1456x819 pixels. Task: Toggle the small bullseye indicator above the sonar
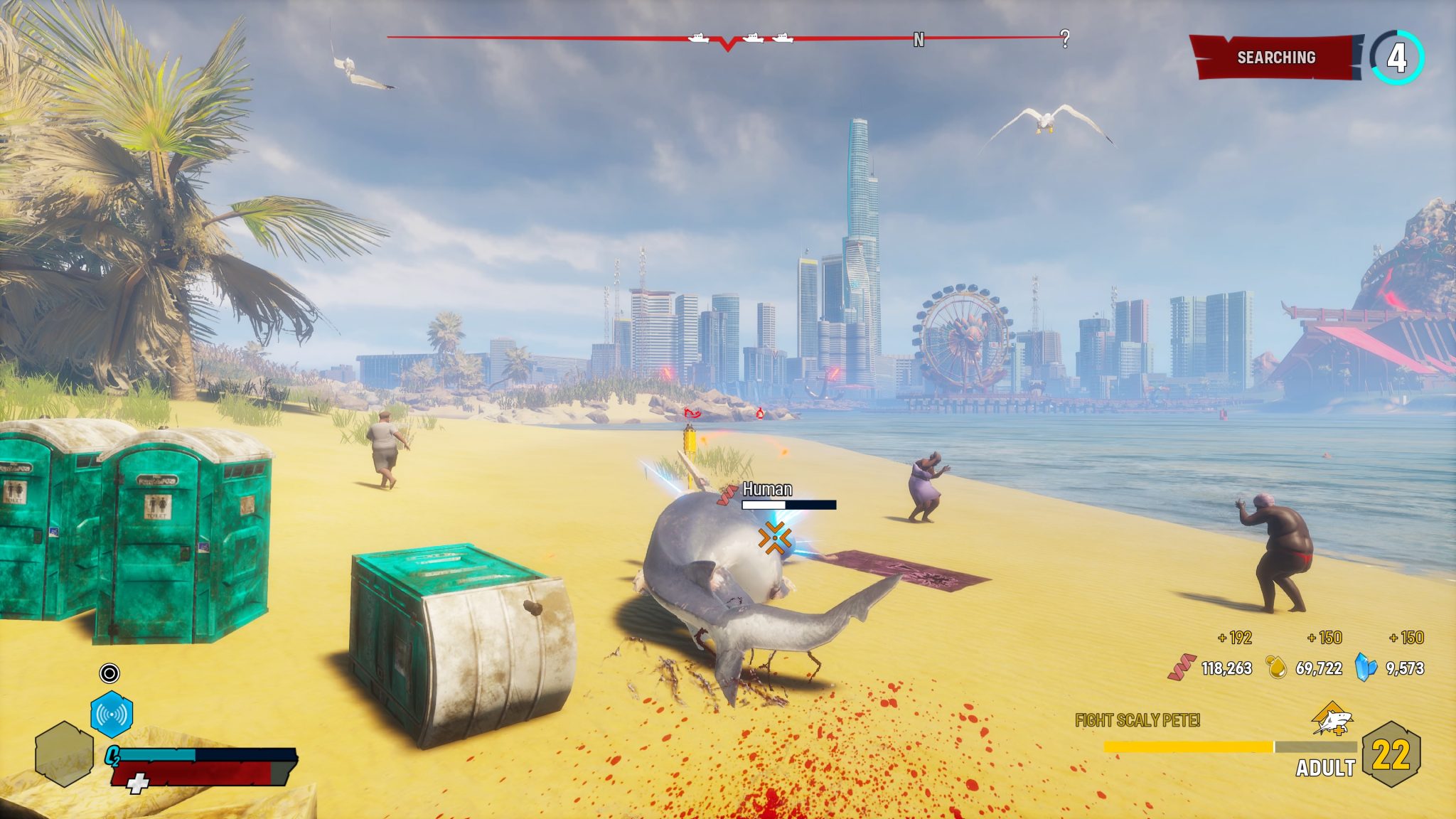pyautogui.click(x=110, y=673)
